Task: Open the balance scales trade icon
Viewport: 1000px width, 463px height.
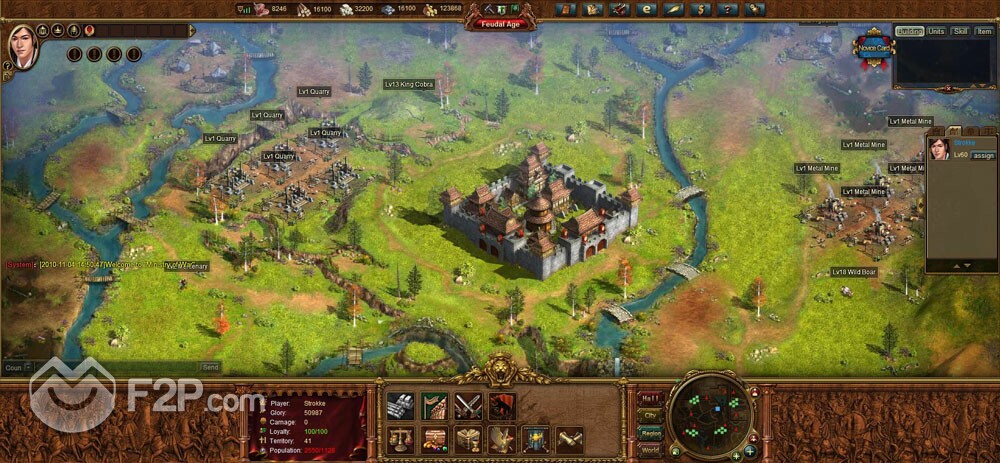Action: coord(401,439)
